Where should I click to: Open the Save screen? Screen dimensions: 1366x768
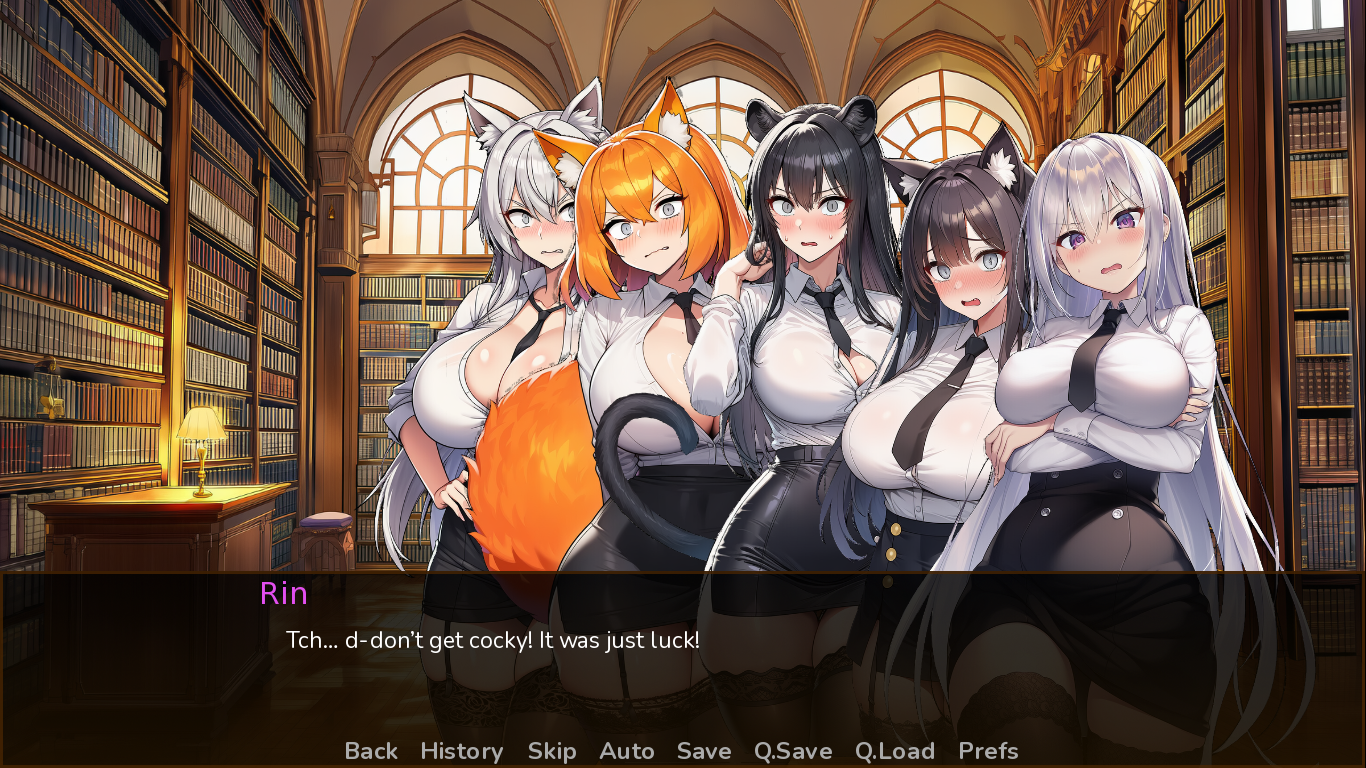coord(703,751)
